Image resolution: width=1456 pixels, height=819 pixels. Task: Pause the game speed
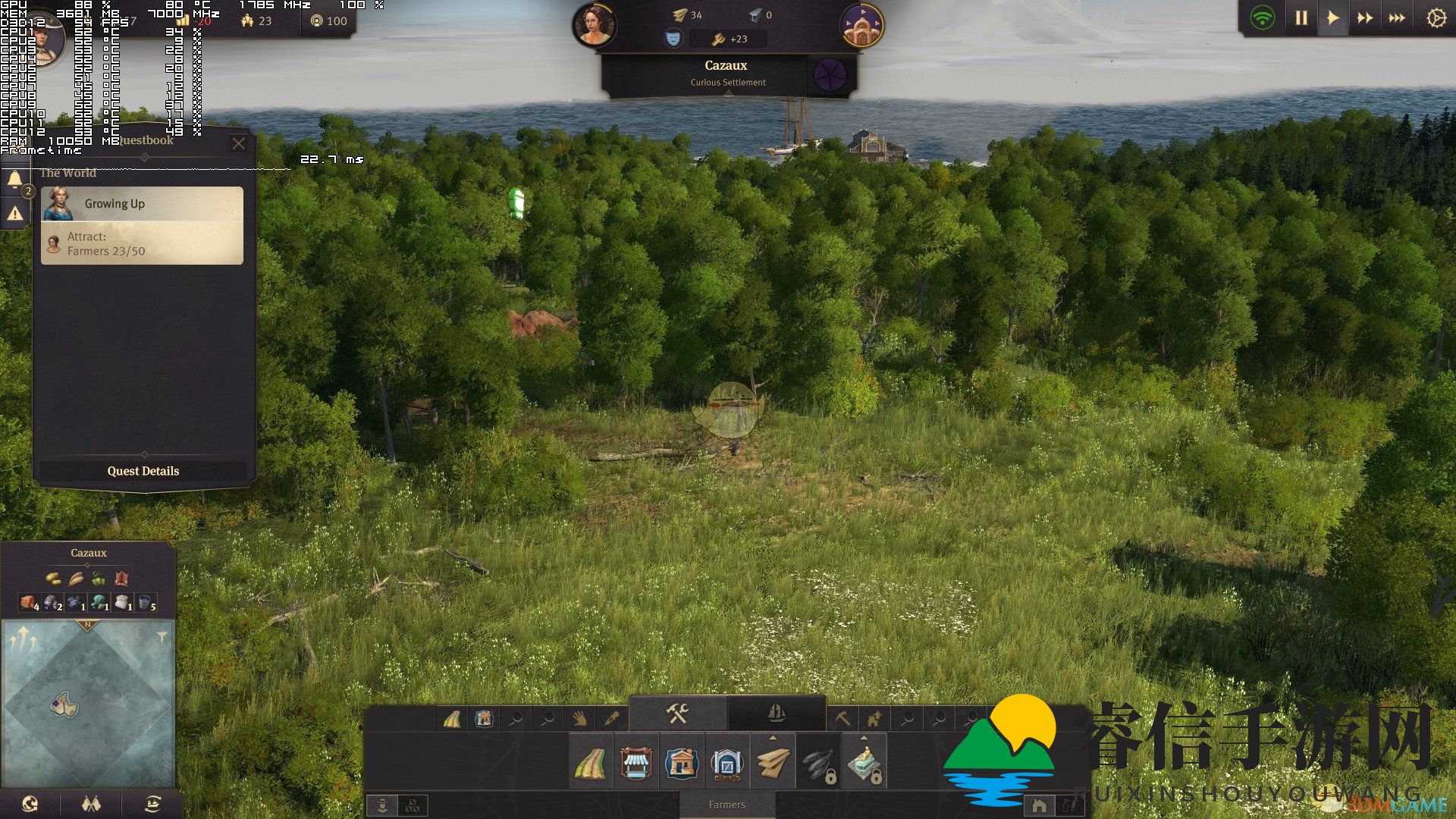1301,18
